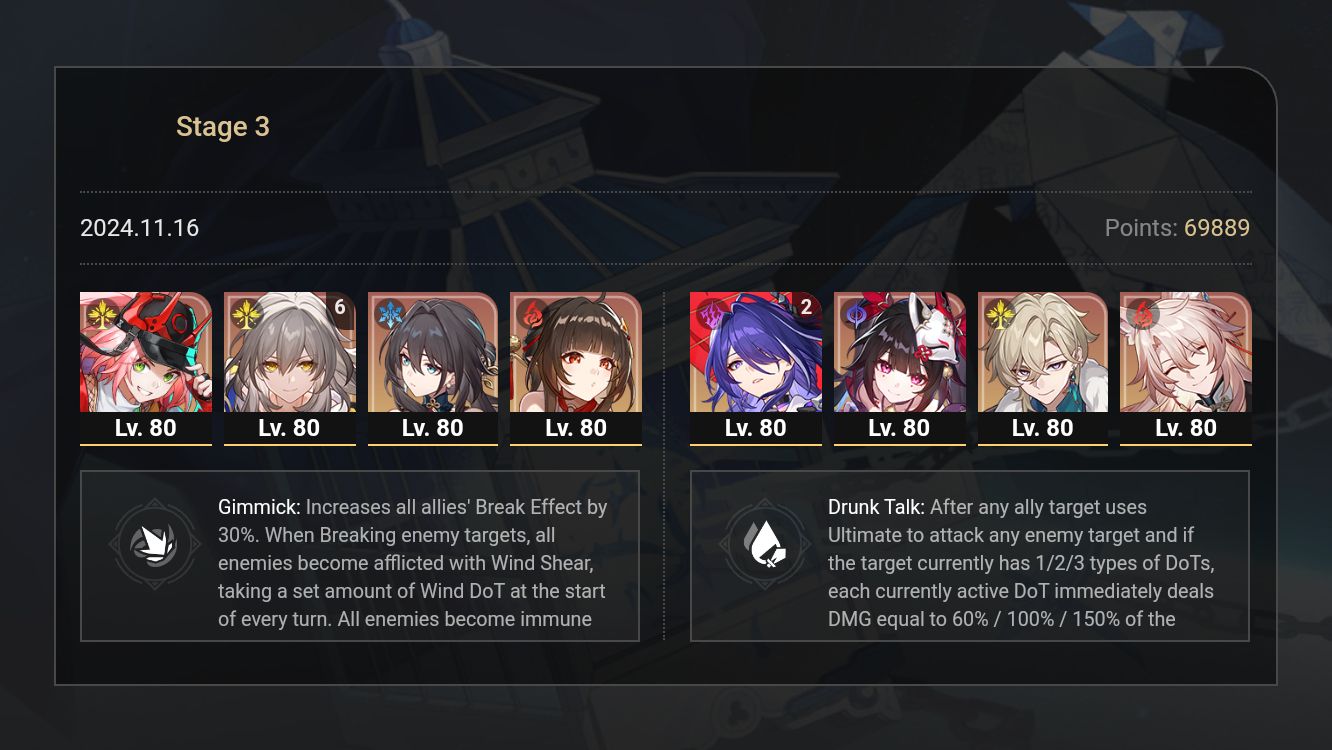Viewport: 1332px width, 750px height.
Task: Click the Lv. 80 label under Jiaoqiu
Action: pos(1186,428)
